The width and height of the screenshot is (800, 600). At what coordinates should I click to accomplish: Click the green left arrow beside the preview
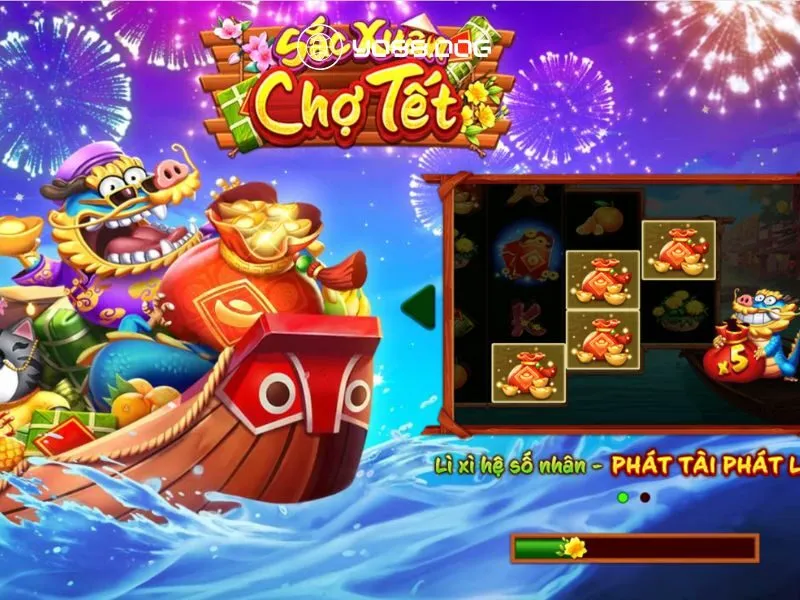click(420, 305)
